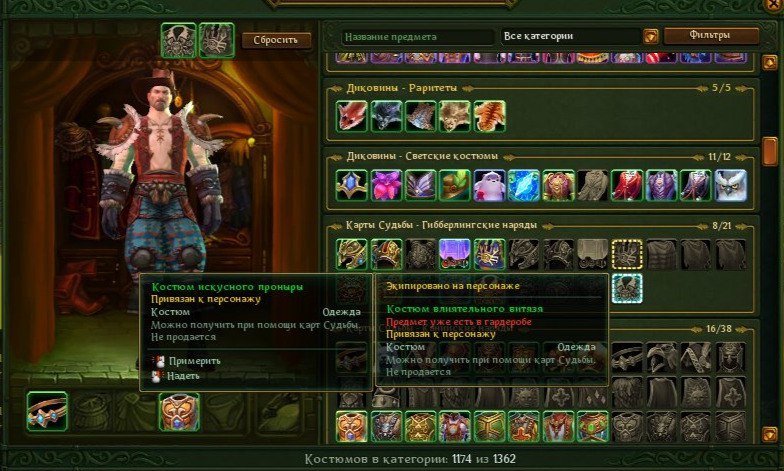The width and height of the screenshot is (784, 471).
Task: Grab the orange scrollbar handle
Action: coord(770,151)
